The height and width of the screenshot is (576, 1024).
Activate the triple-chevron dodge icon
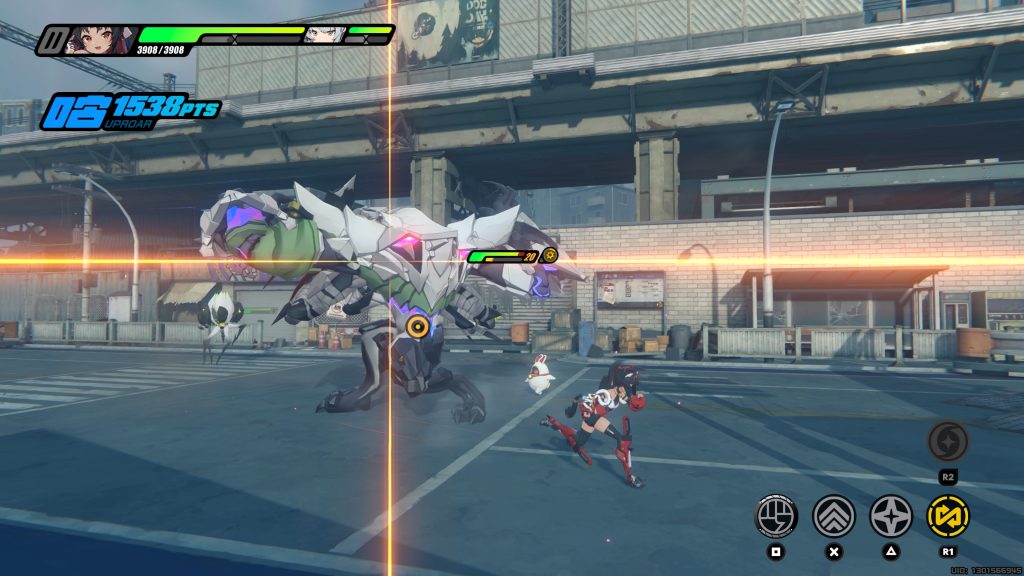coord(833,516)
